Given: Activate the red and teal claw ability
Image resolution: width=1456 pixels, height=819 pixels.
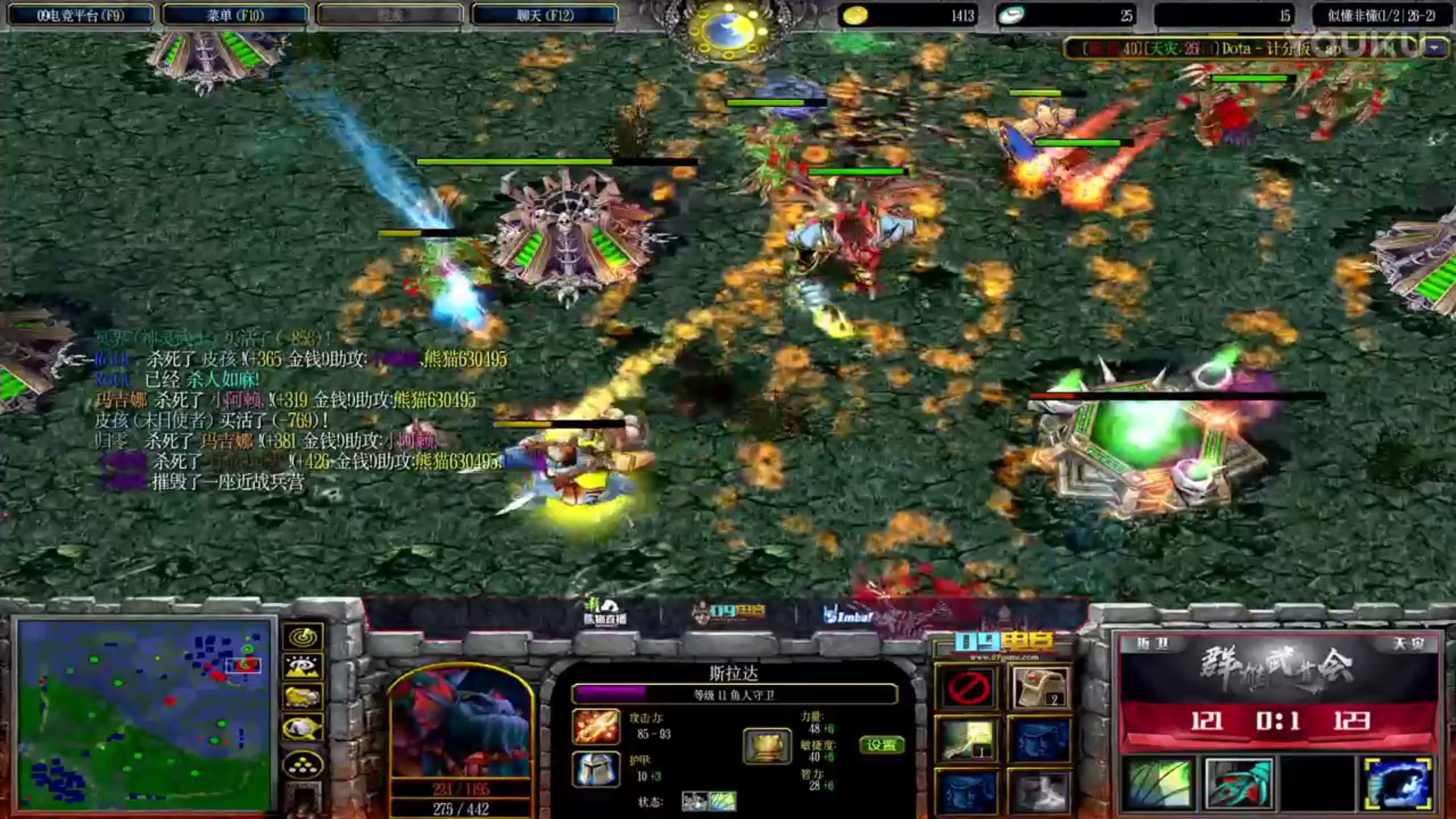Looking at the screenshot, I should 1238,783.
